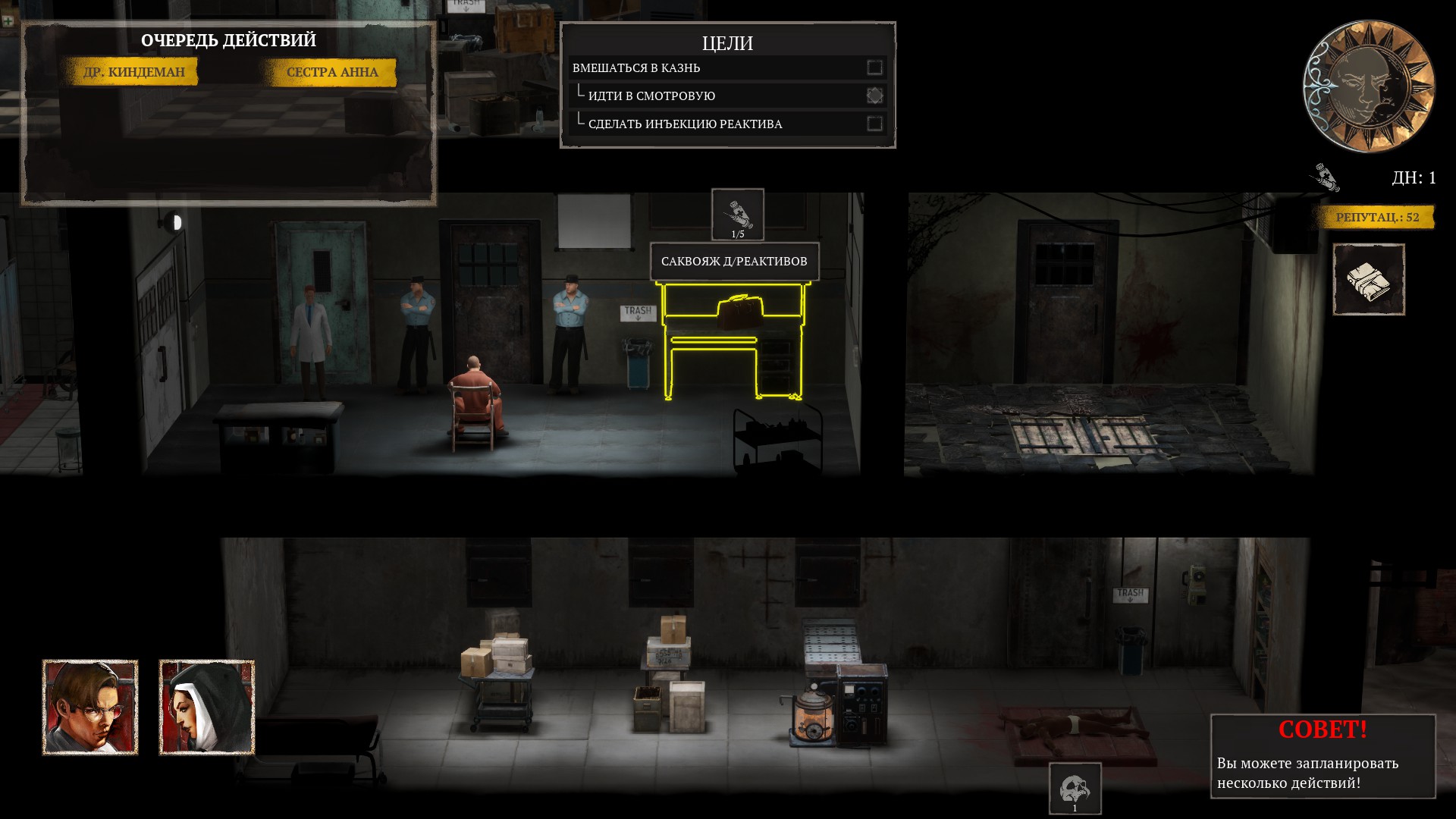Screen dimensions: 1456x819
Task: Click the 'Сделать инъекцию реактива' objective
Action: click(685, 124)
